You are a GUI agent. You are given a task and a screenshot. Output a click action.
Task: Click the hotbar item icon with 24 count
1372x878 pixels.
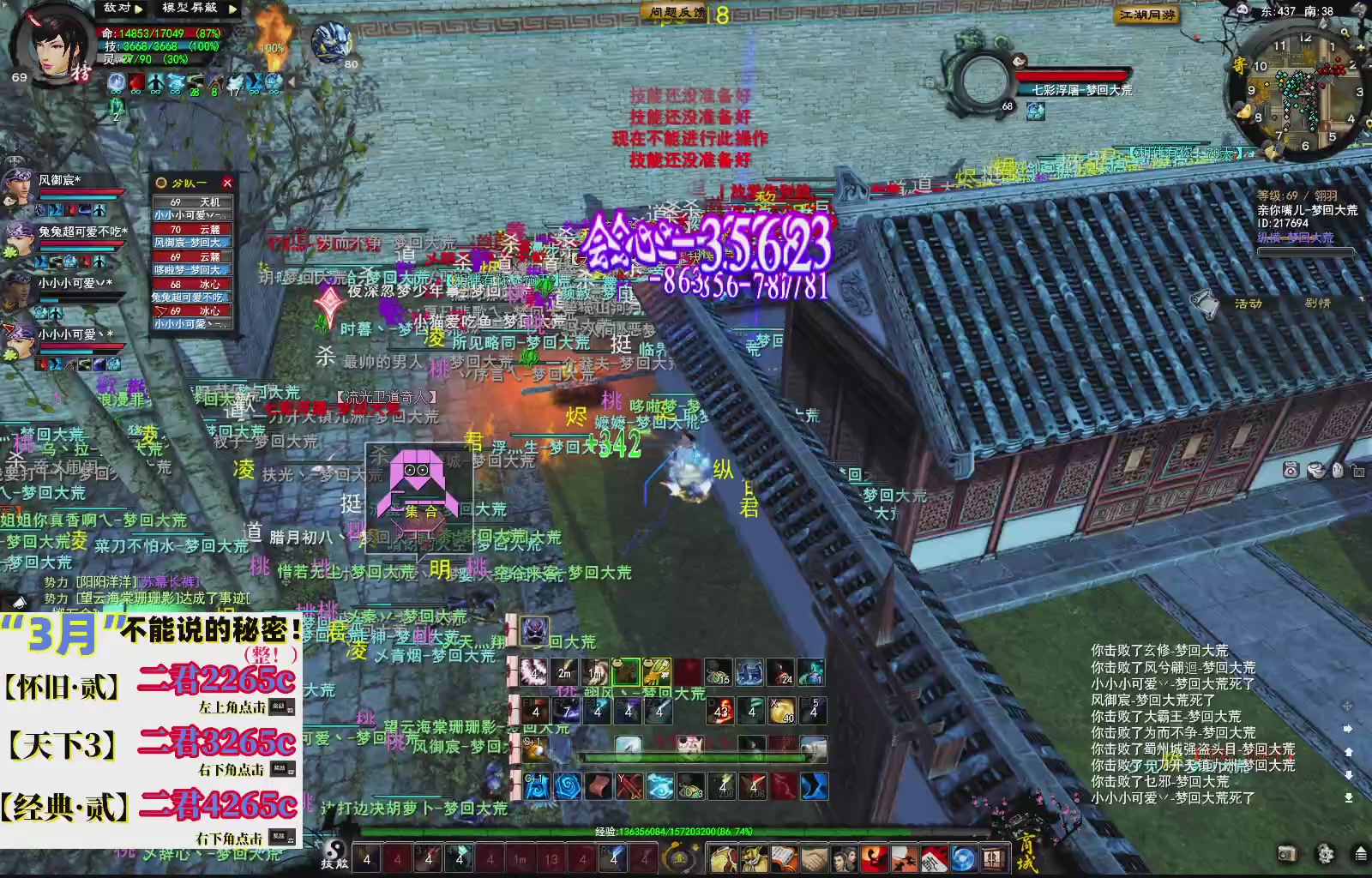click(783, 673)
